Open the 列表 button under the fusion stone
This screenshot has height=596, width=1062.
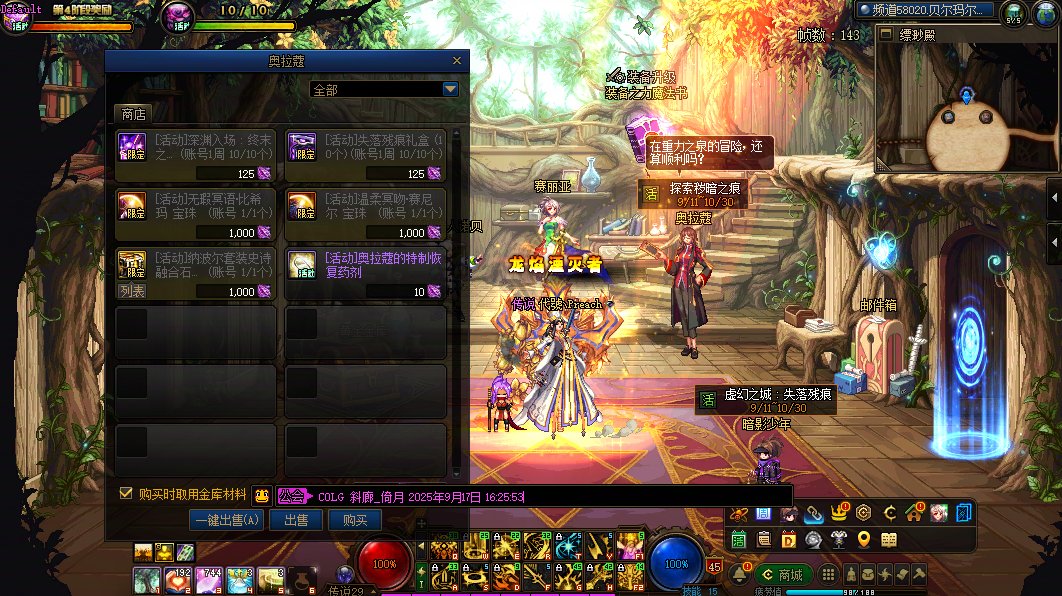coord(132,292)
